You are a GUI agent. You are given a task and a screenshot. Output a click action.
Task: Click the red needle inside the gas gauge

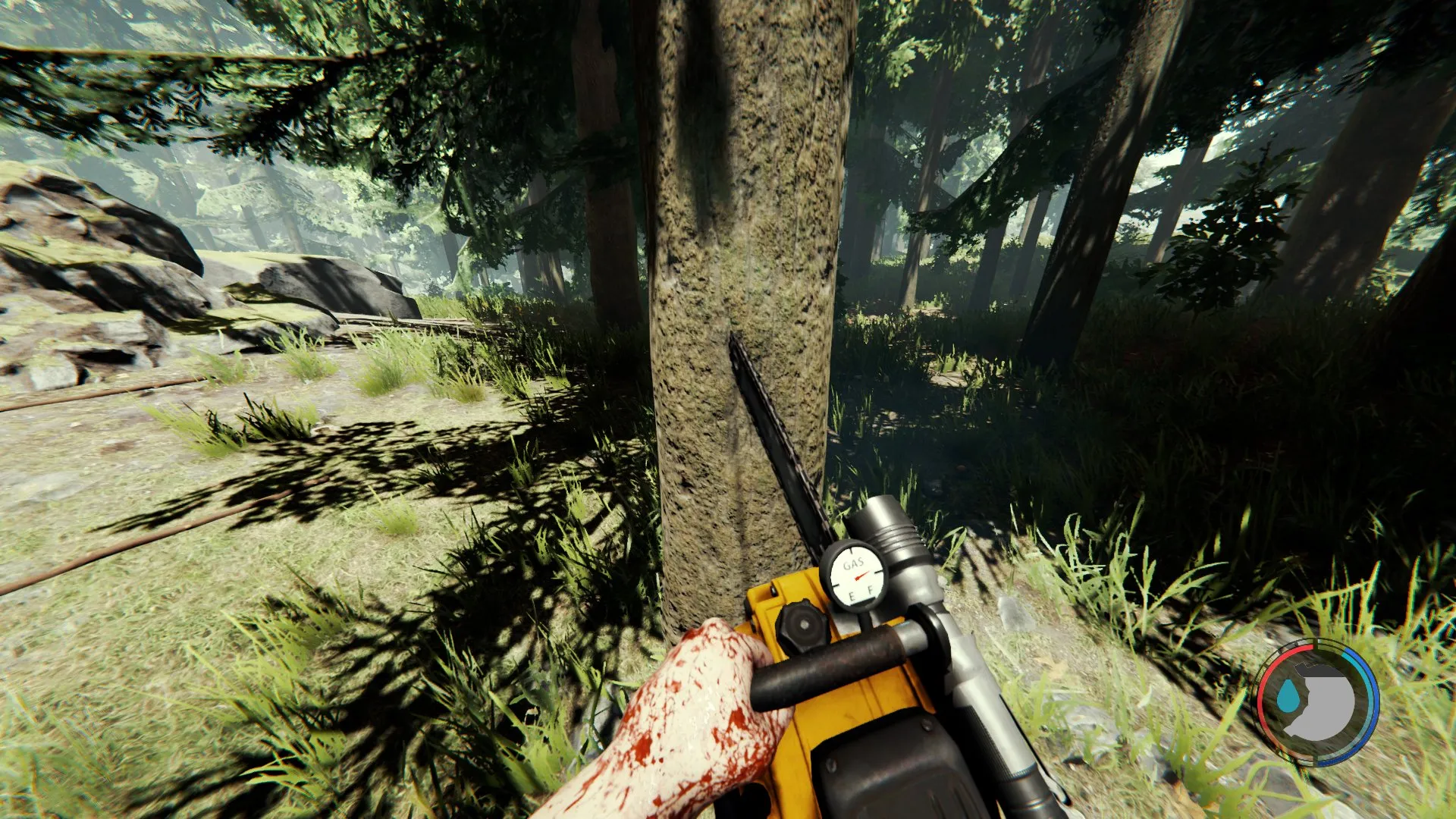coord(861,576)
